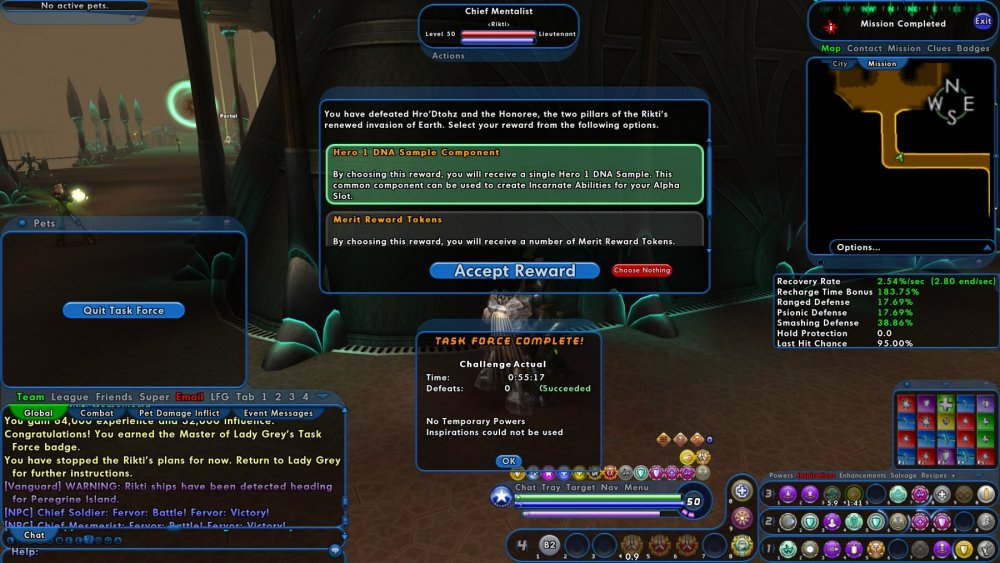Screen dimensions: 1000x563
Task: Show the Badges tab
Action: click(973, 48)
